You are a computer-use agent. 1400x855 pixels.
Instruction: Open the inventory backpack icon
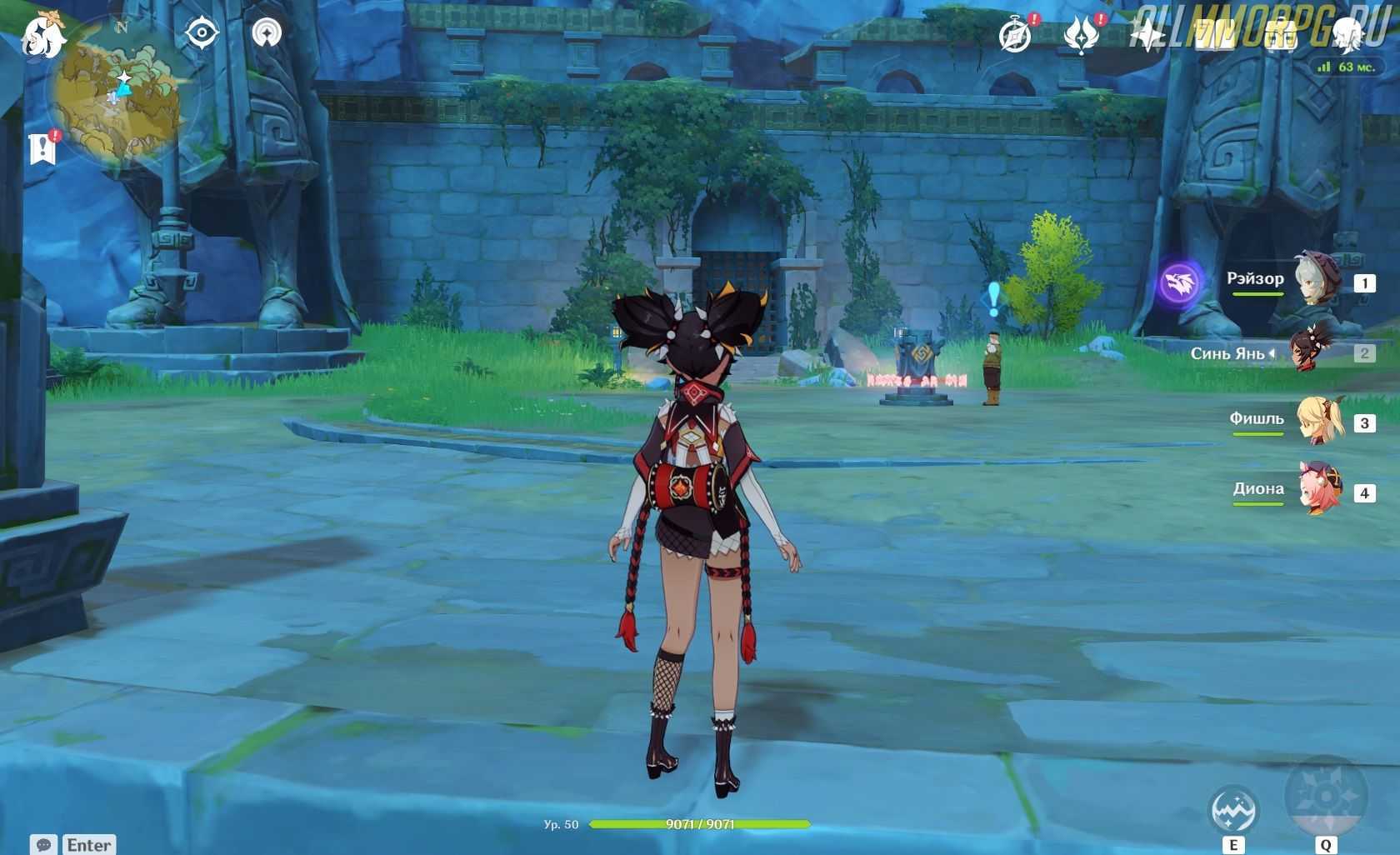click(x=1280, y=36)
